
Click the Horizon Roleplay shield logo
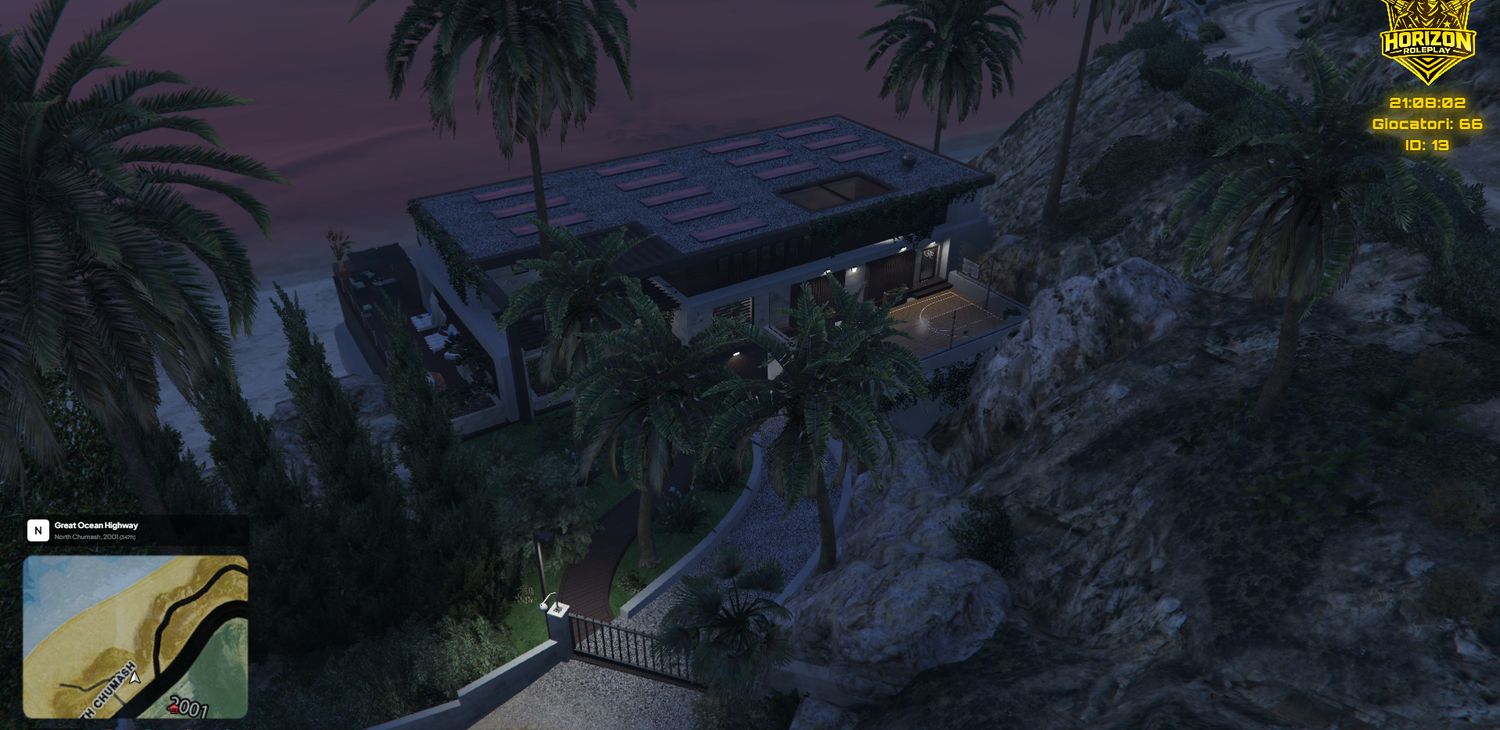(1428, 38)
